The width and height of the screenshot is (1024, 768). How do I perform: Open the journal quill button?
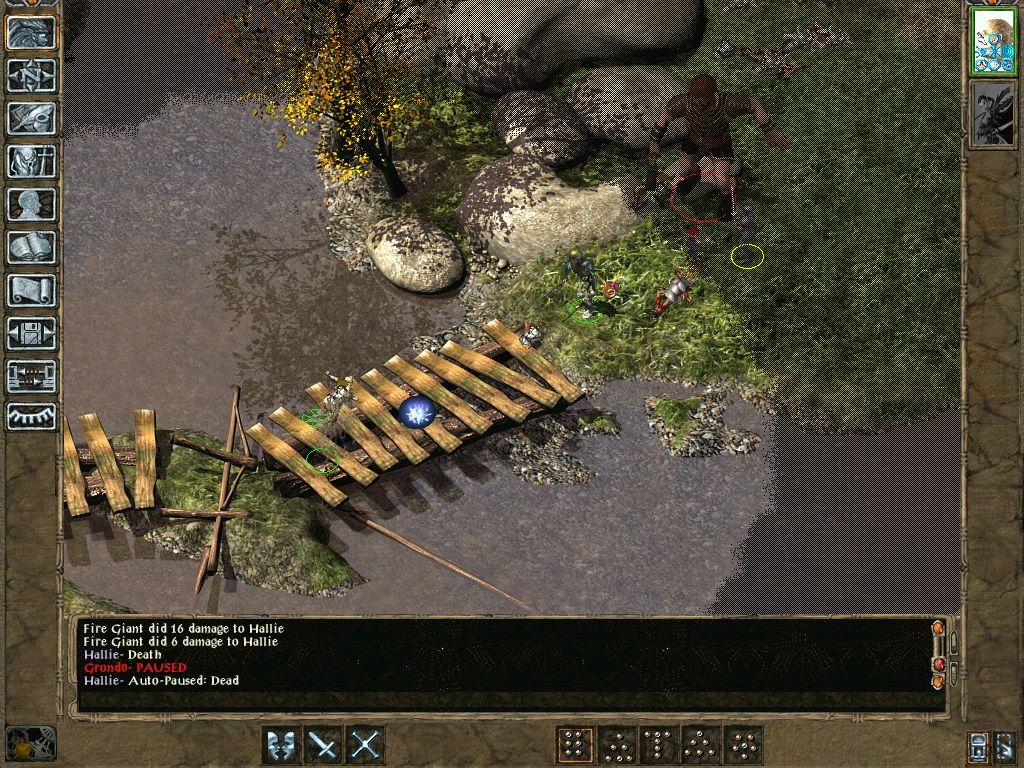pos(31,118)
